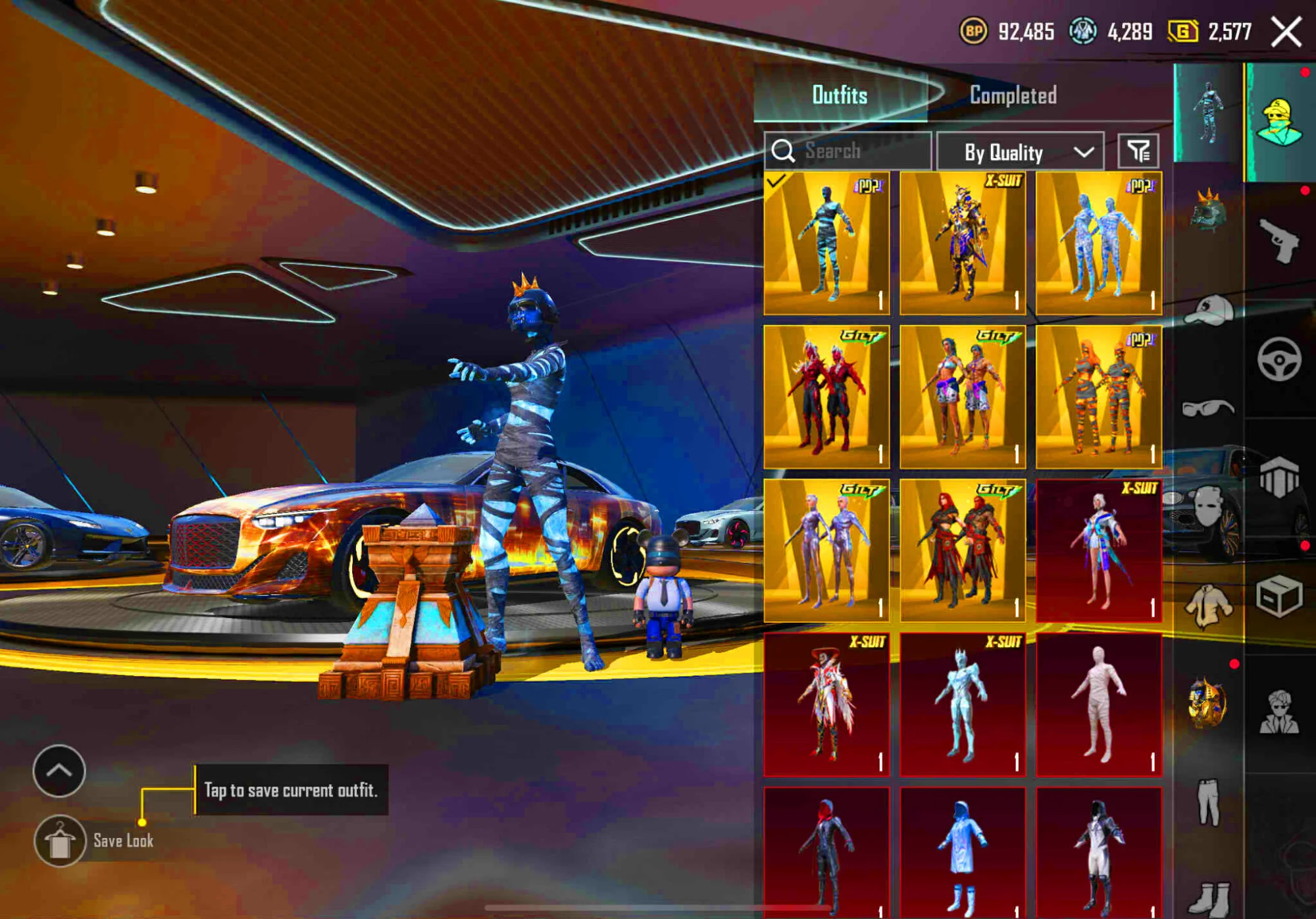
Task: Show the sunglasses eyewear slot
Action: 1207,408
